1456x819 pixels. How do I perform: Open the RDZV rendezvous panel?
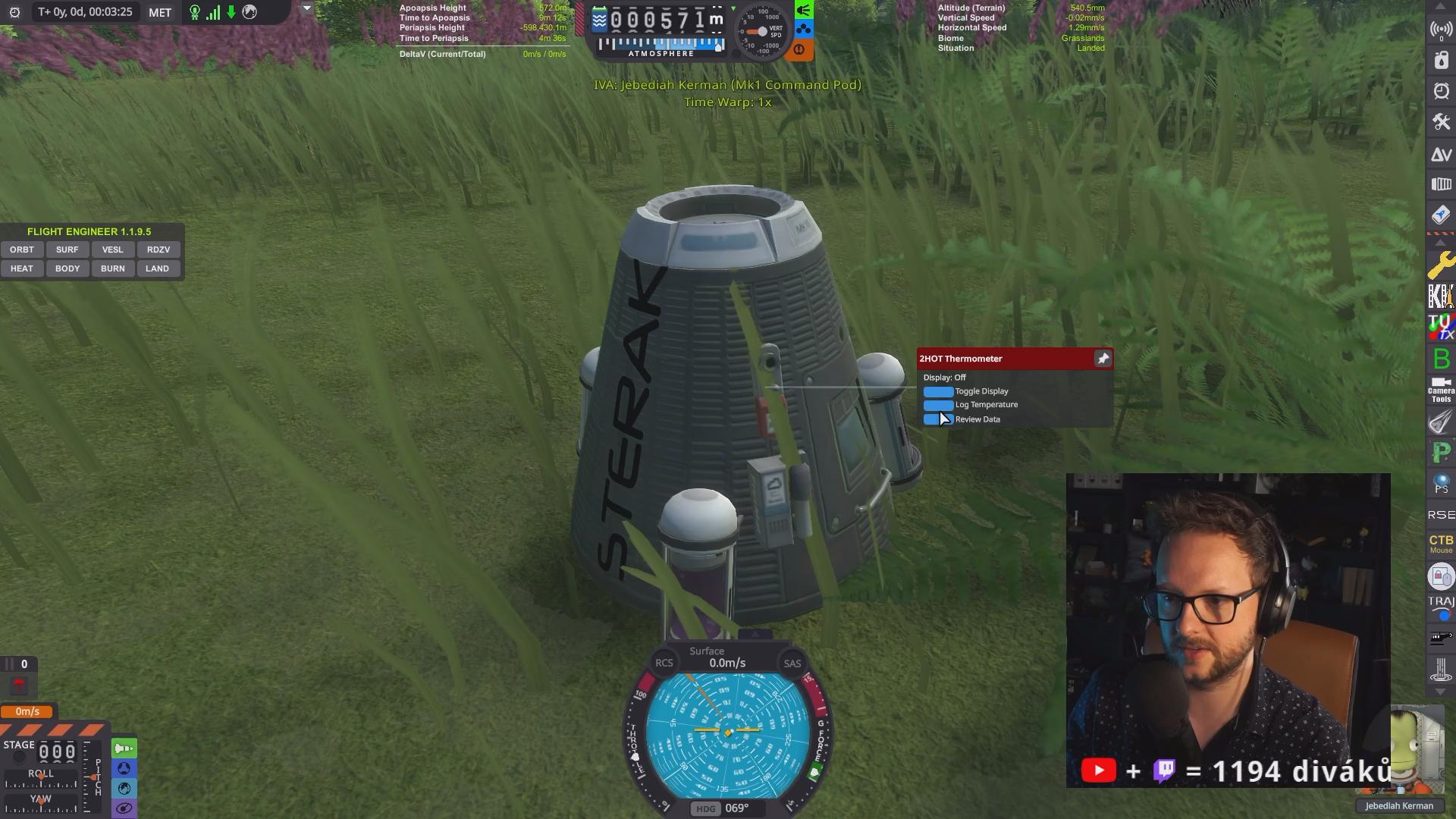158,249
